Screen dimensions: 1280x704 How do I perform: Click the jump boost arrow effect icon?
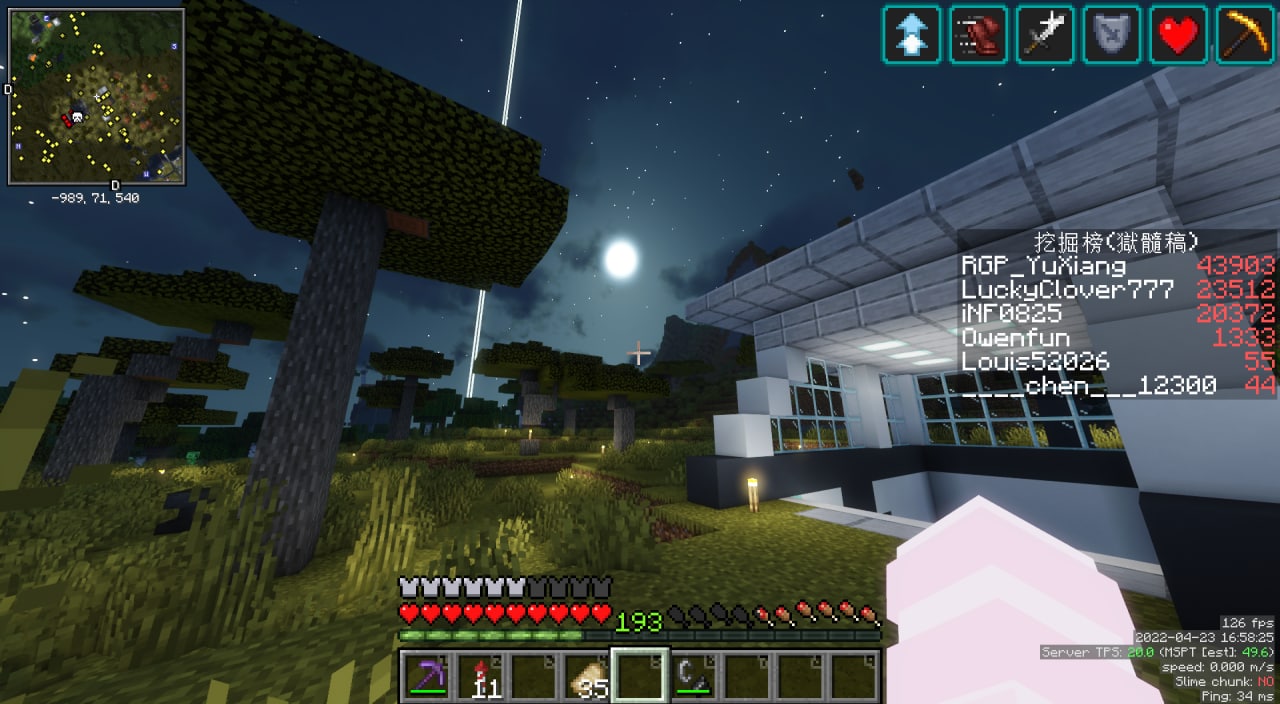911,35
